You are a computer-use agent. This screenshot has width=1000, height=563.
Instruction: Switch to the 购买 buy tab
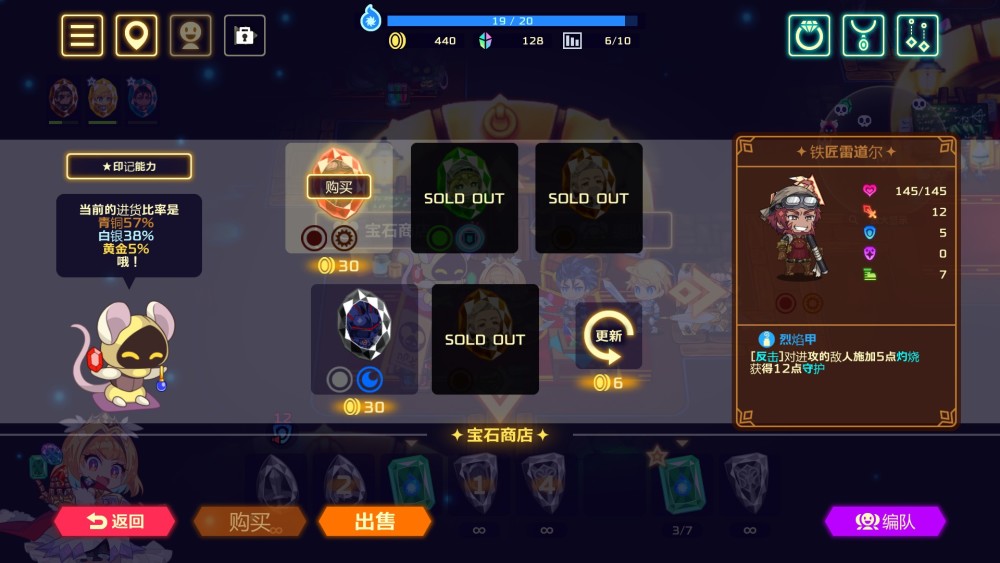[250, 521]
